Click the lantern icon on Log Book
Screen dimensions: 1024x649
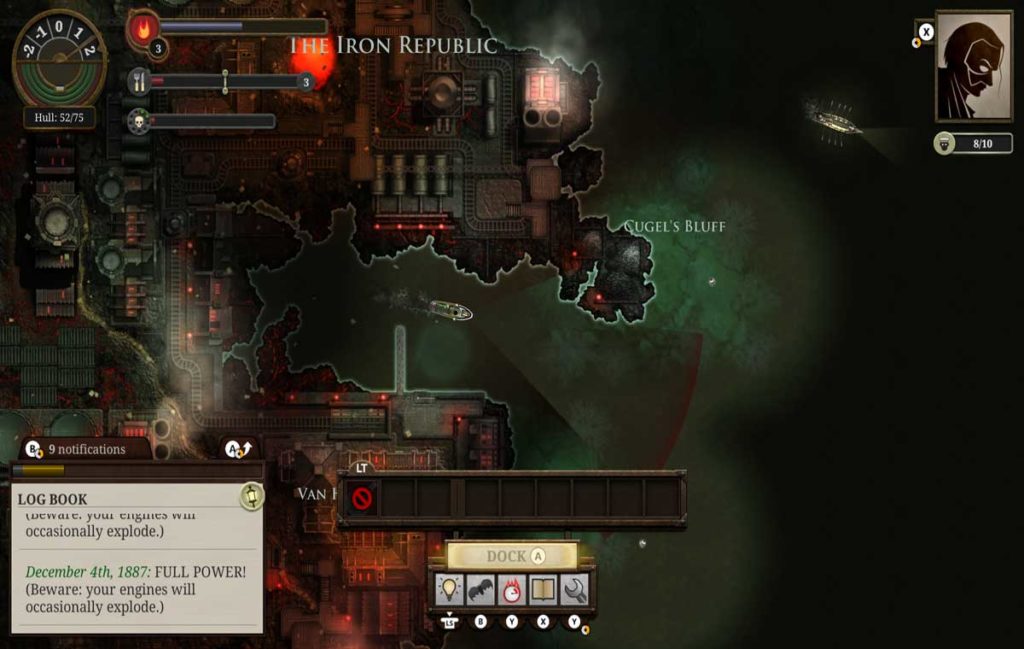(x=251, y=496)
